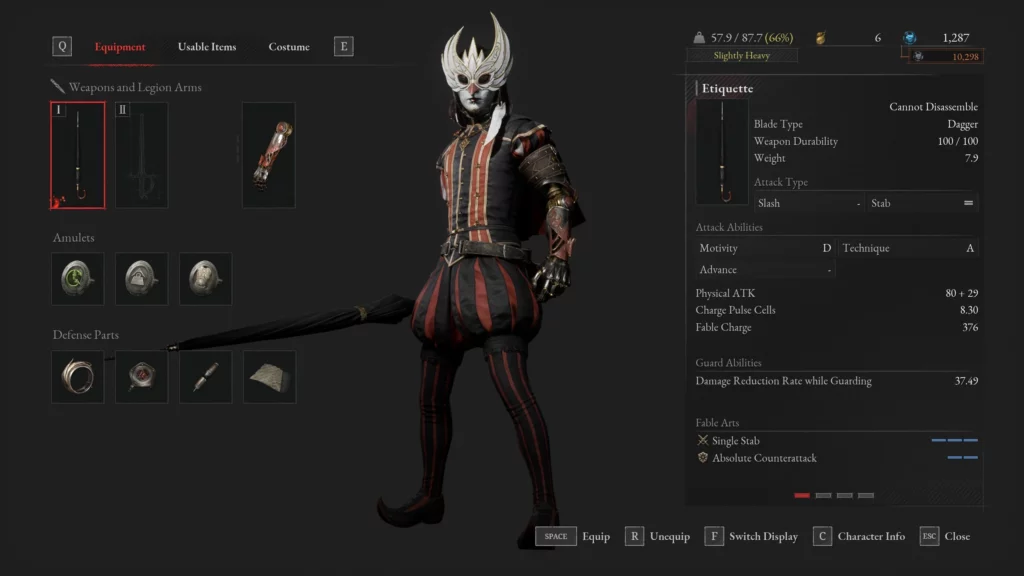The width and height of the screenshot is (1024, 576).
Task: Open Character Info
Action: click(859, 537)
